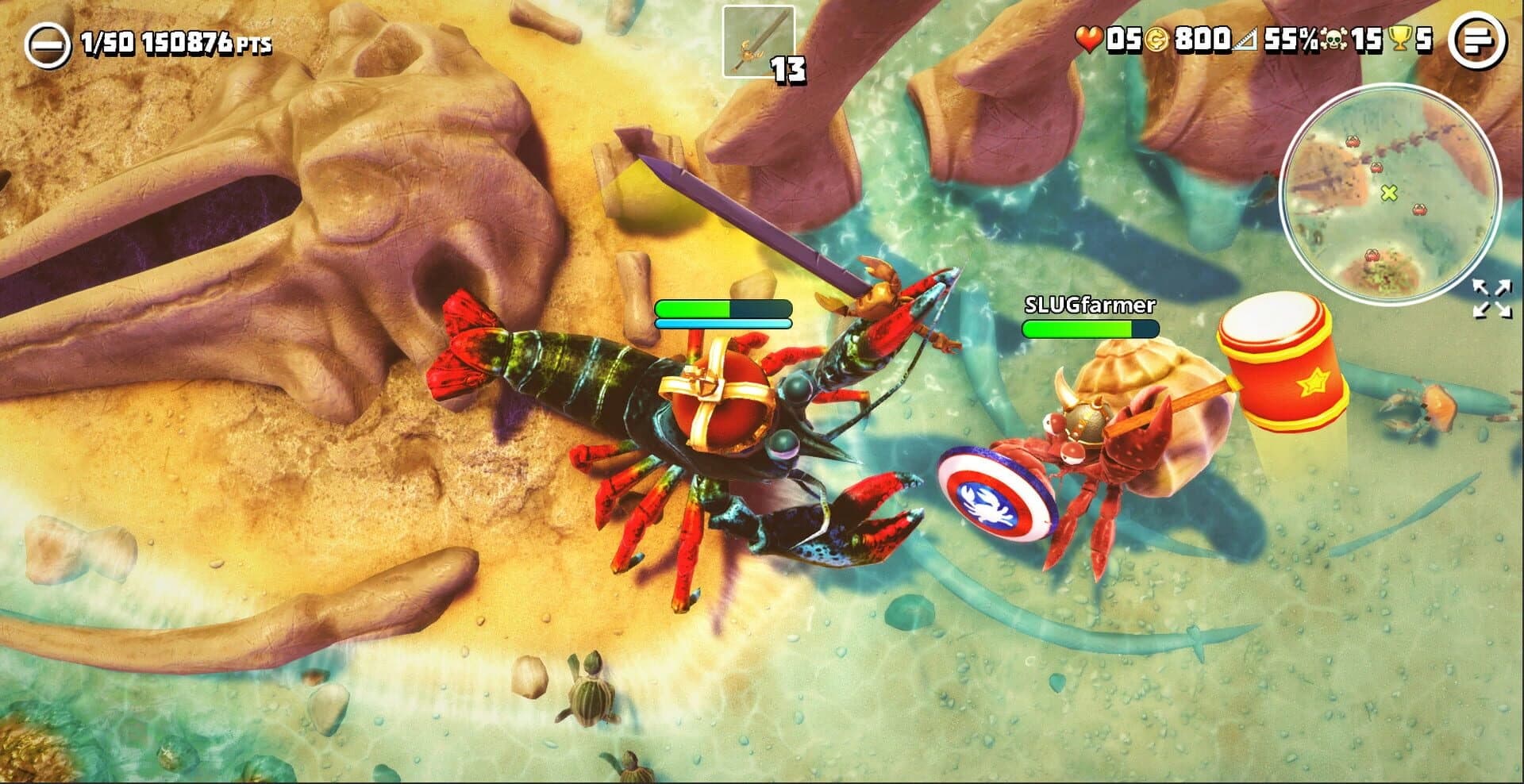This screenshot has width=1524, height=784.
Task: Click the trophy score icon
Action: coord(1397,38)
